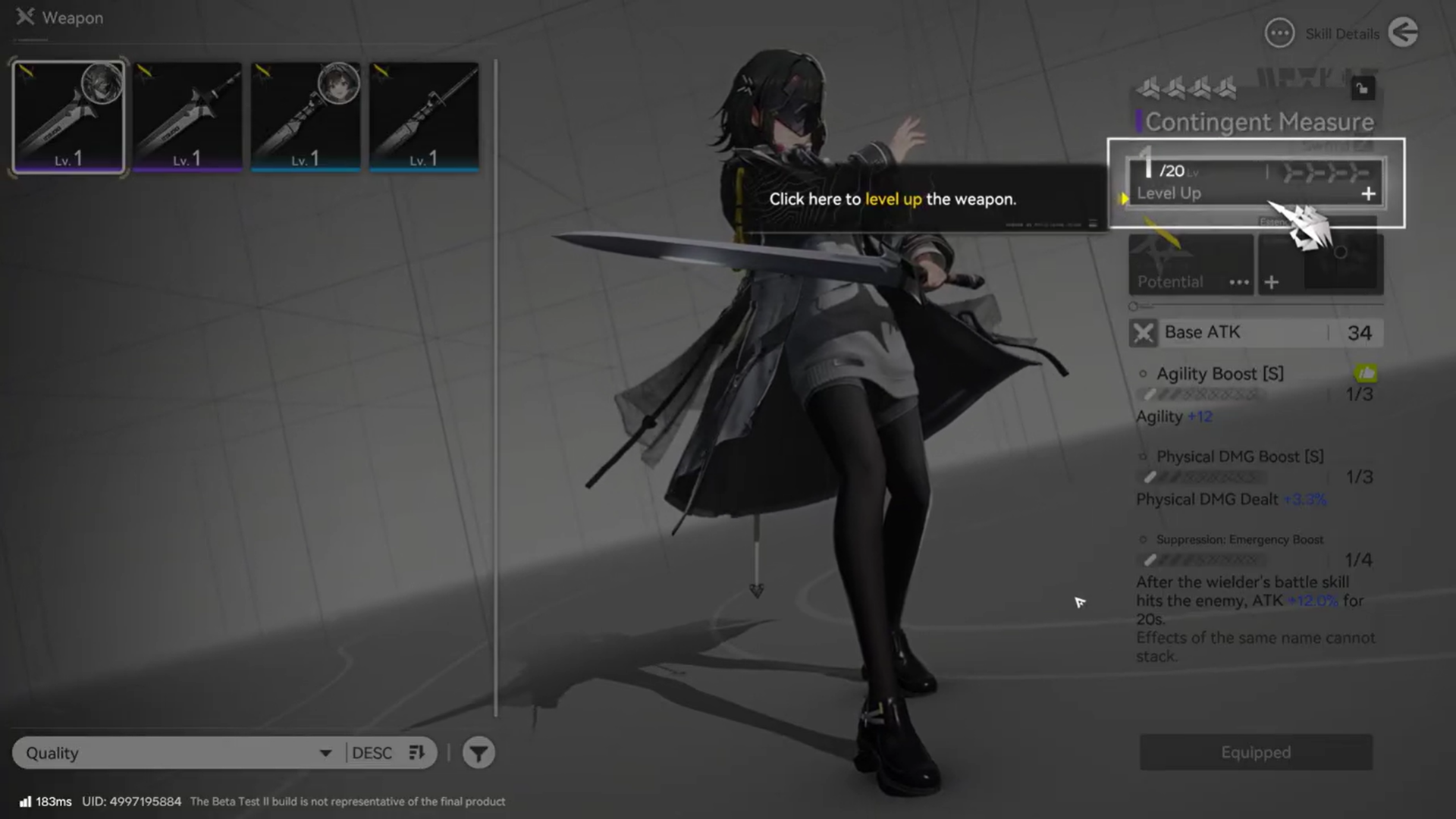Open the weapon Potential panel

[x=1190, y=265]
